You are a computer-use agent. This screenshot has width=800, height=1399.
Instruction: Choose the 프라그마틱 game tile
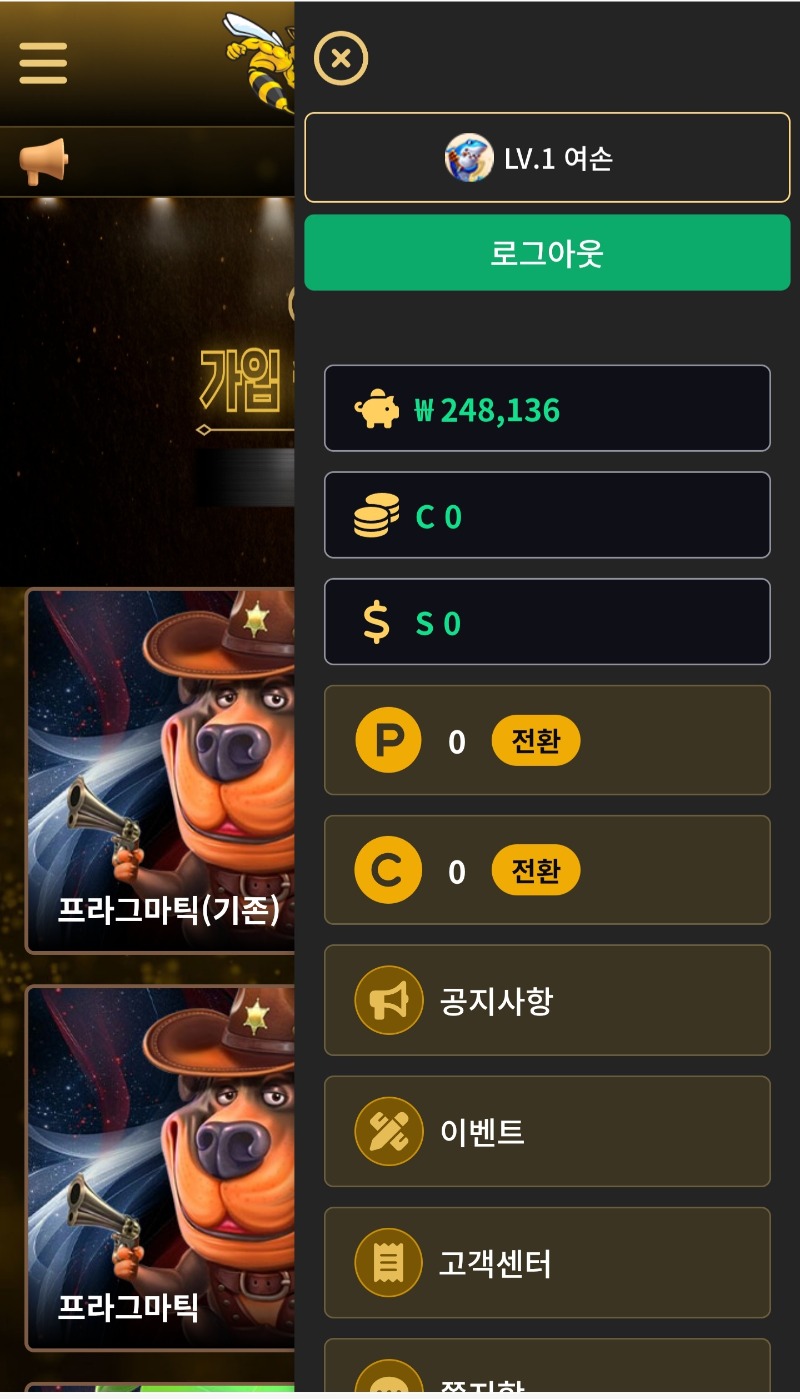point(161,1168)
